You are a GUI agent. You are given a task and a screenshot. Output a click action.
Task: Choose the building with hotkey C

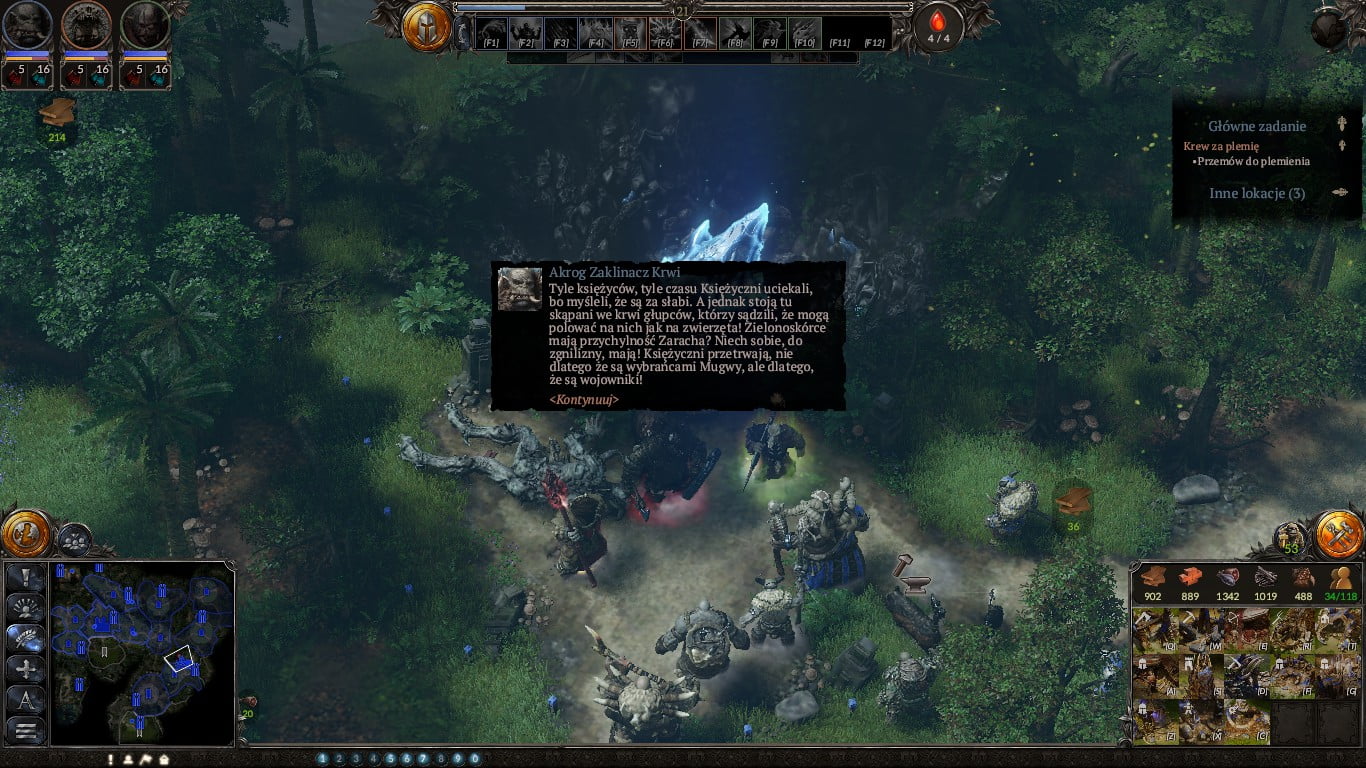pyautogui.click(x=1246, y=722)
